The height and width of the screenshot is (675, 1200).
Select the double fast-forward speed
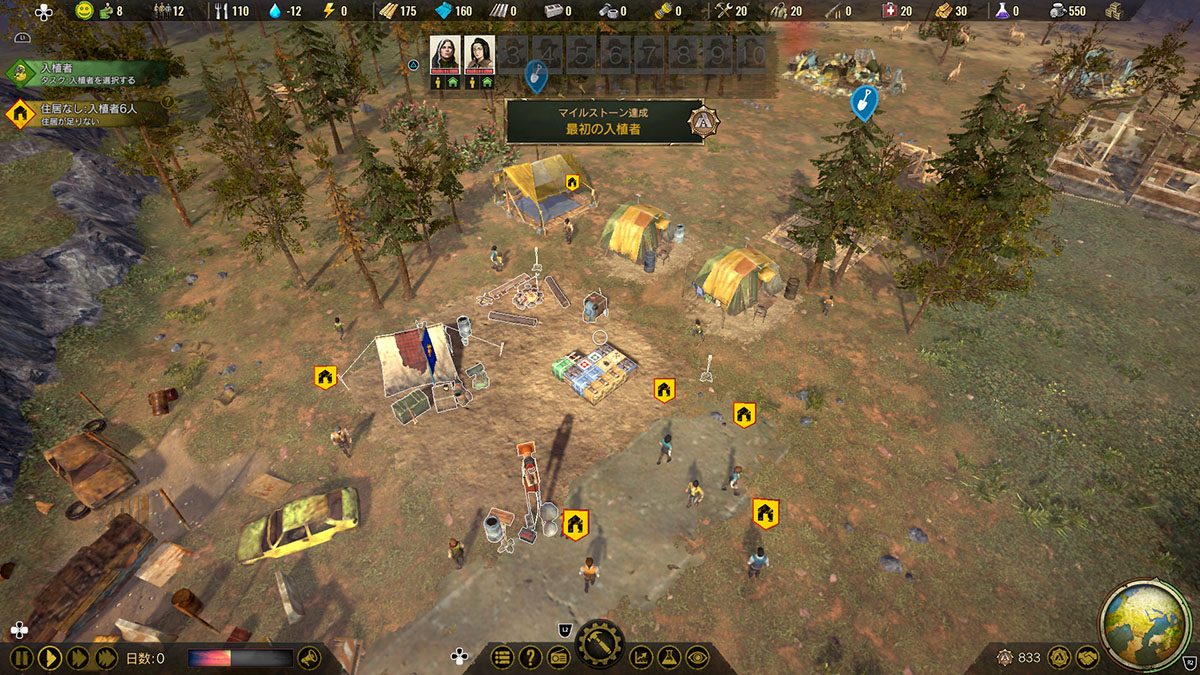click(77, 658)
